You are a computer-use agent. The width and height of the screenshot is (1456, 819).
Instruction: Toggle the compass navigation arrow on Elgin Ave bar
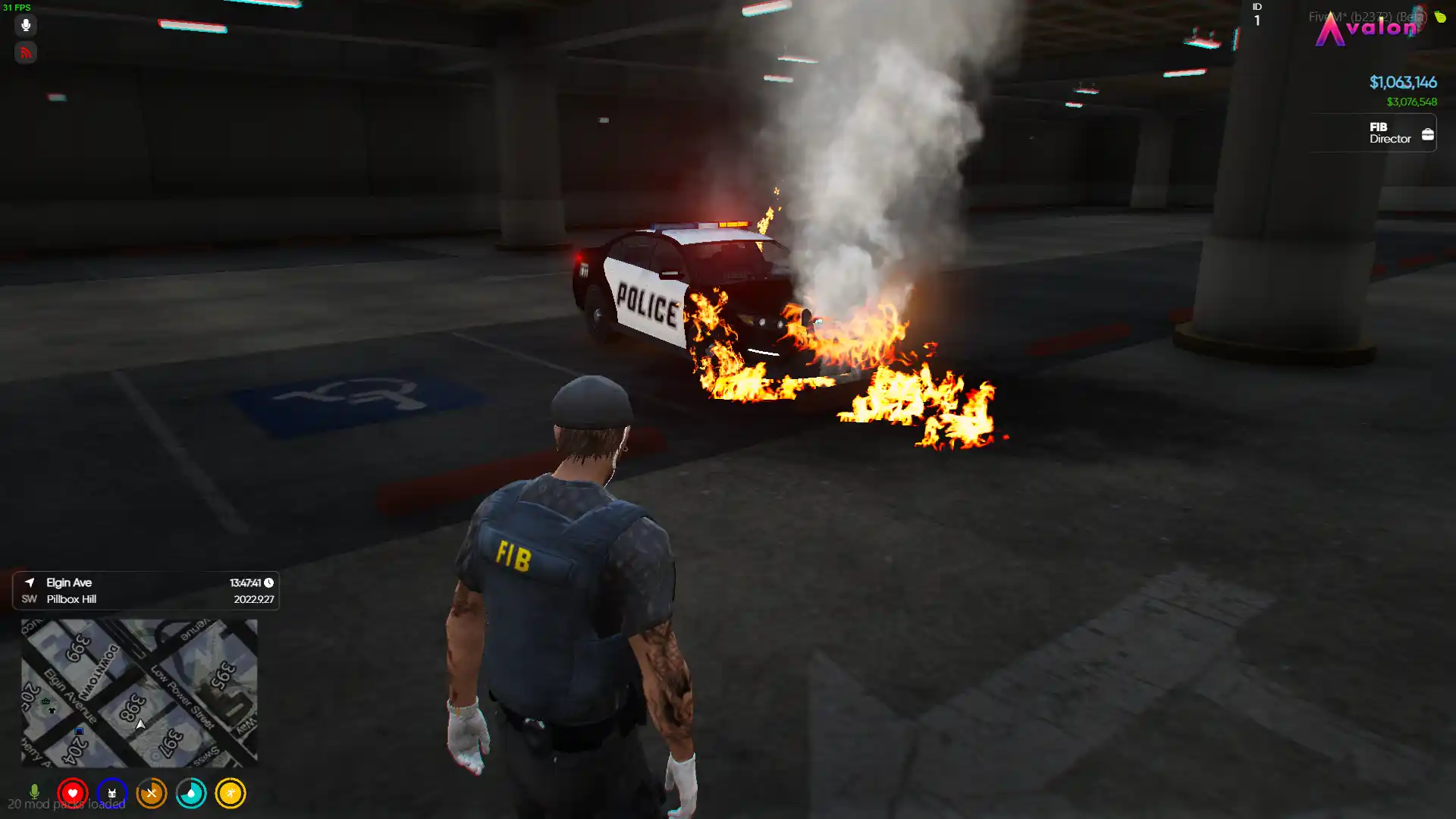(29, 582)
